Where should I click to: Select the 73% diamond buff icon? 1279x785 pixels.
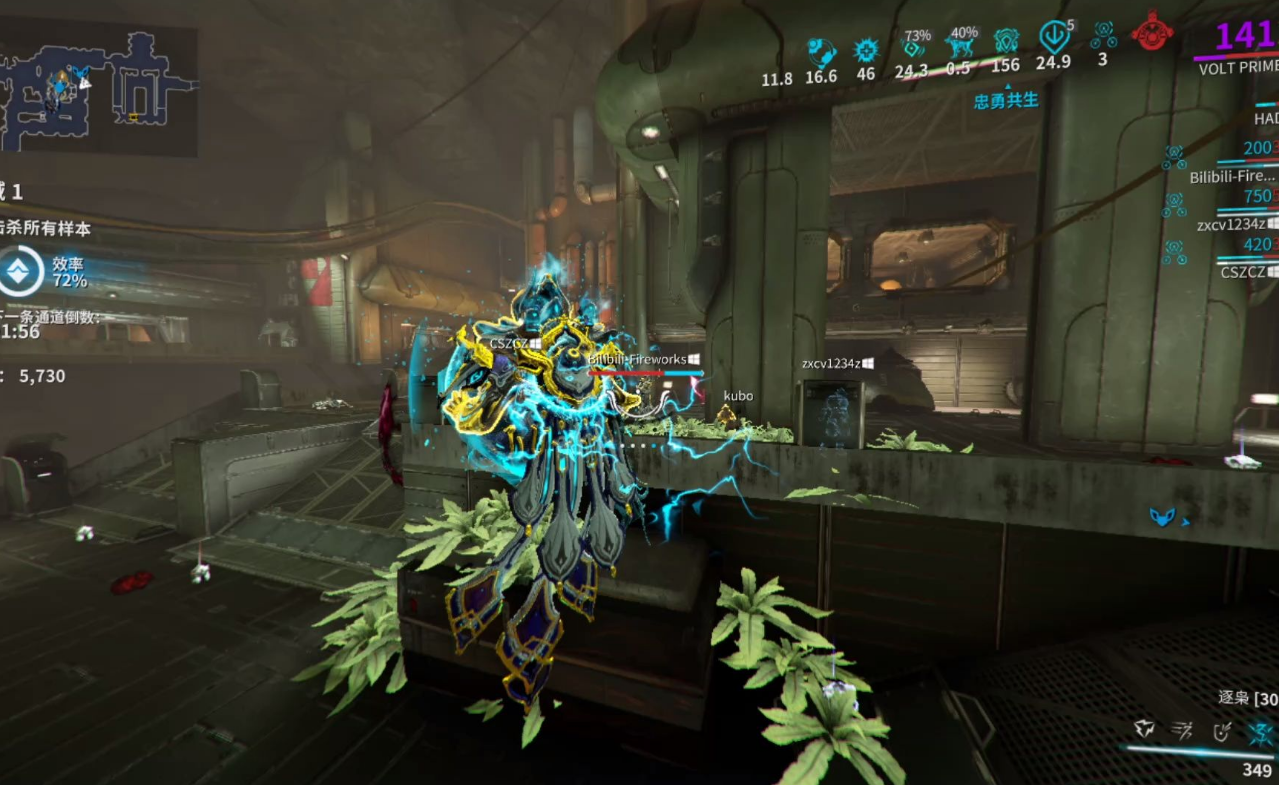[912, 46]
